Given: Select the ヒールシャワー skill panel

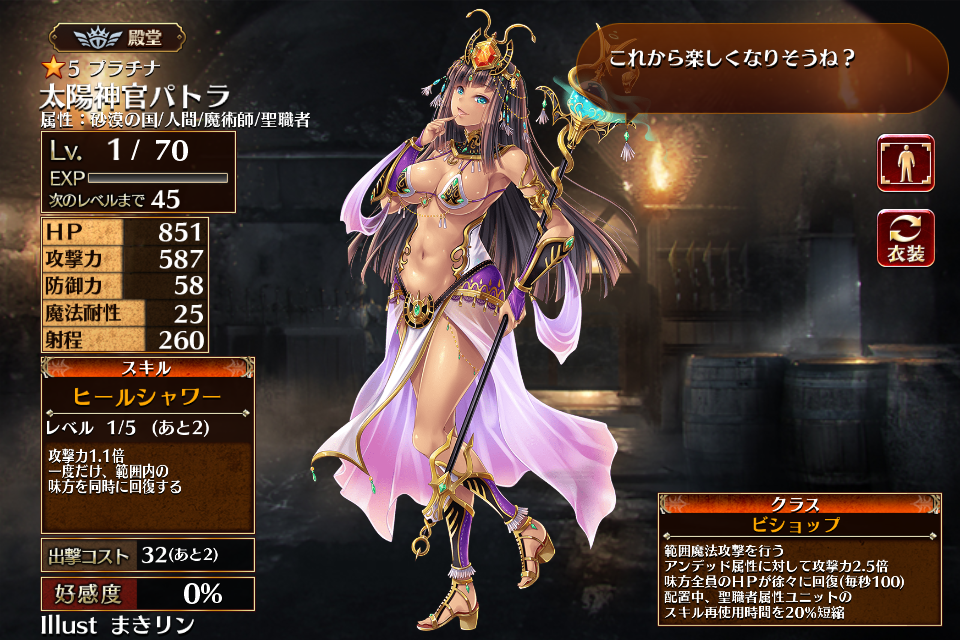Looking at the screenshot, I should point(147,396).
